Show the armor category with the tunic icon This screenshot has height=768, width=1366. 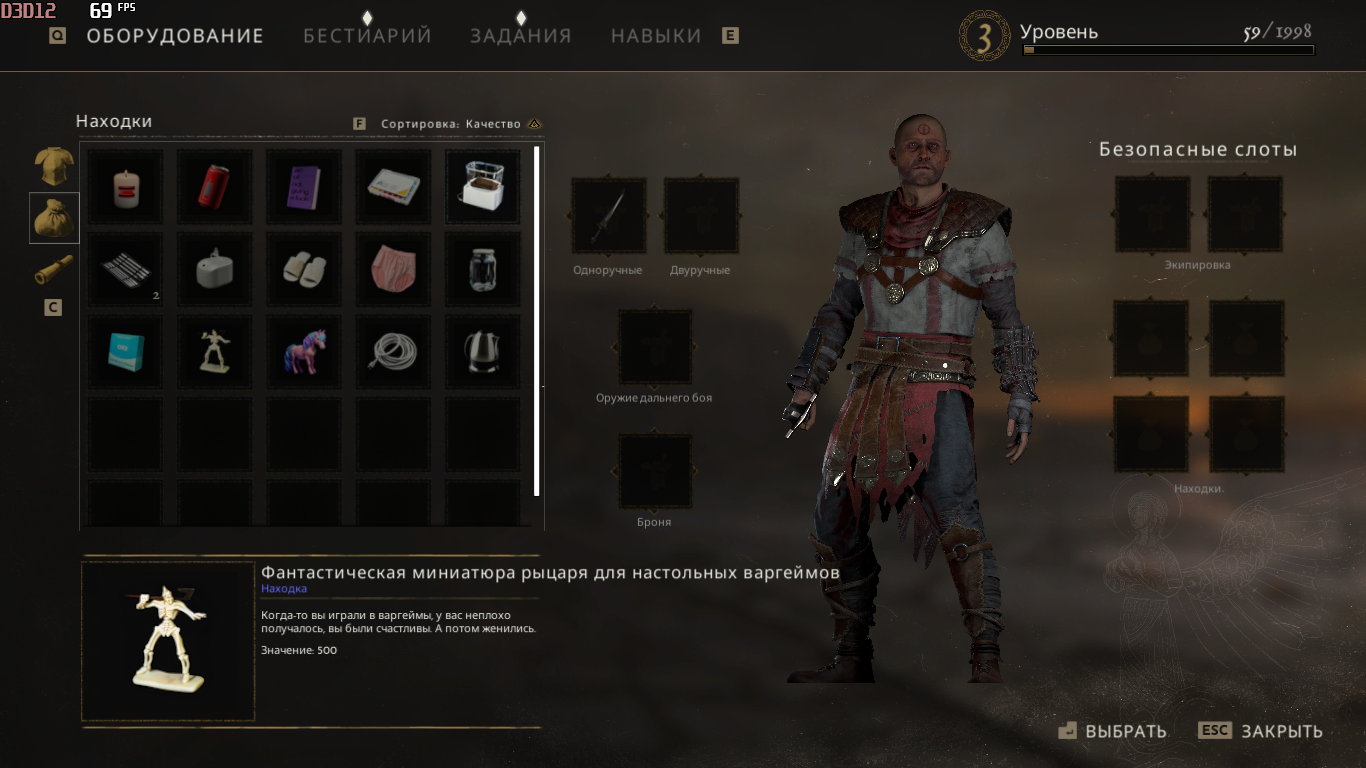point(54,166)
